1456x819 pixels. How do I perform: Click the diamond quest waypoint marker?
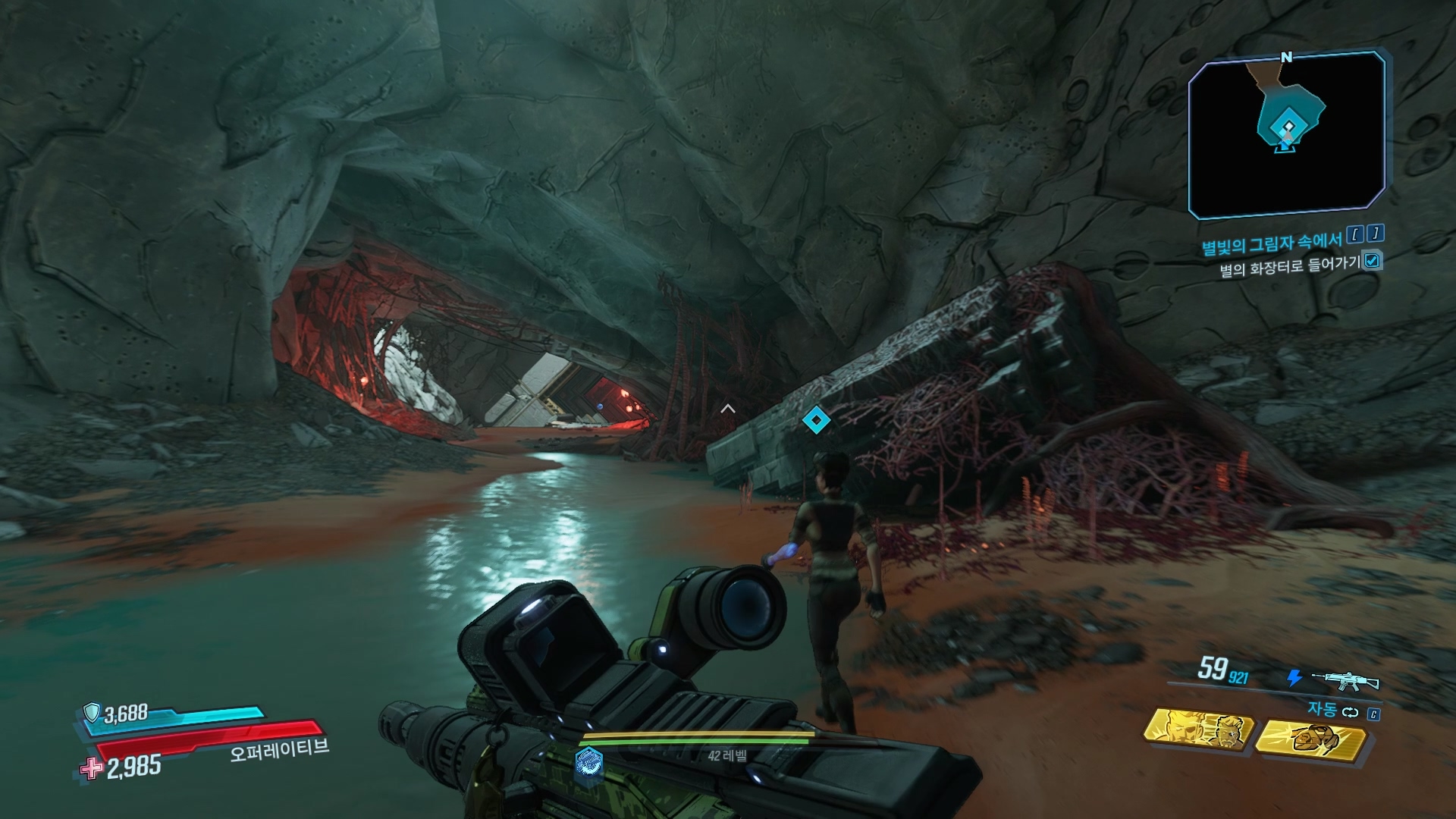815,419
